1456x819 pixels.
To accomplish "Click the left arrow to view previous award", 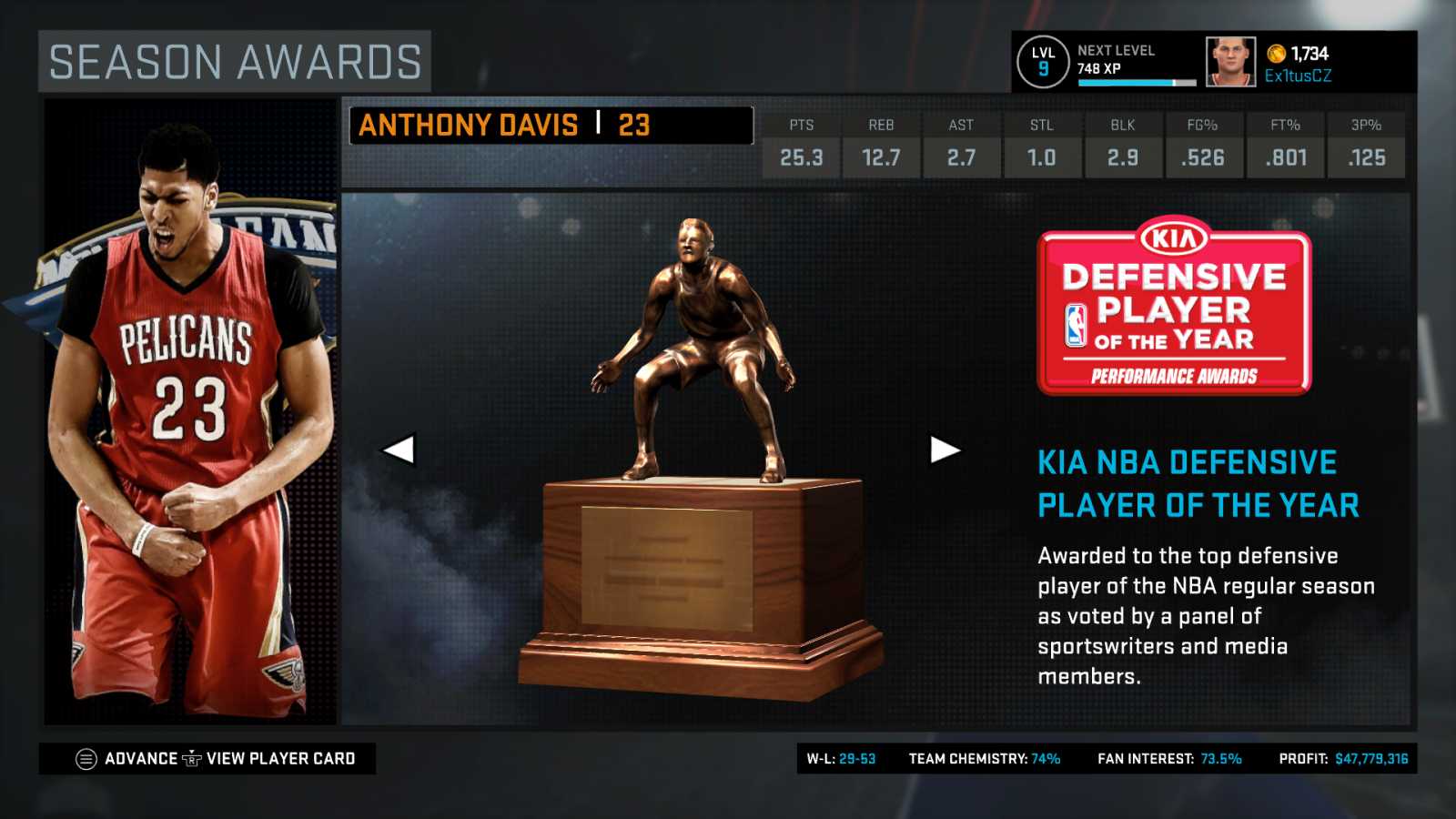I will 401,448.
